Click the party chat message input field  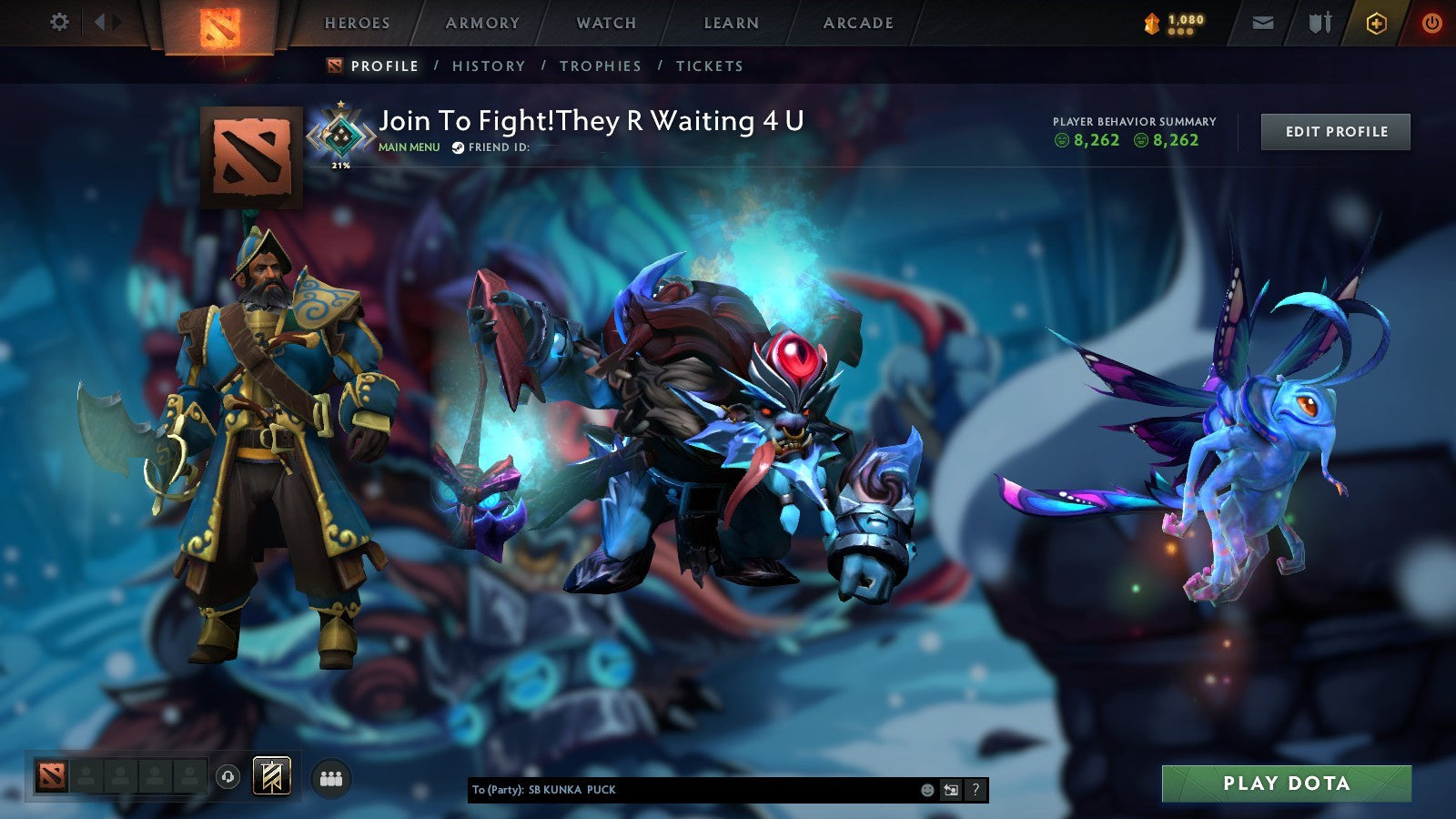(x=710, y=791)
